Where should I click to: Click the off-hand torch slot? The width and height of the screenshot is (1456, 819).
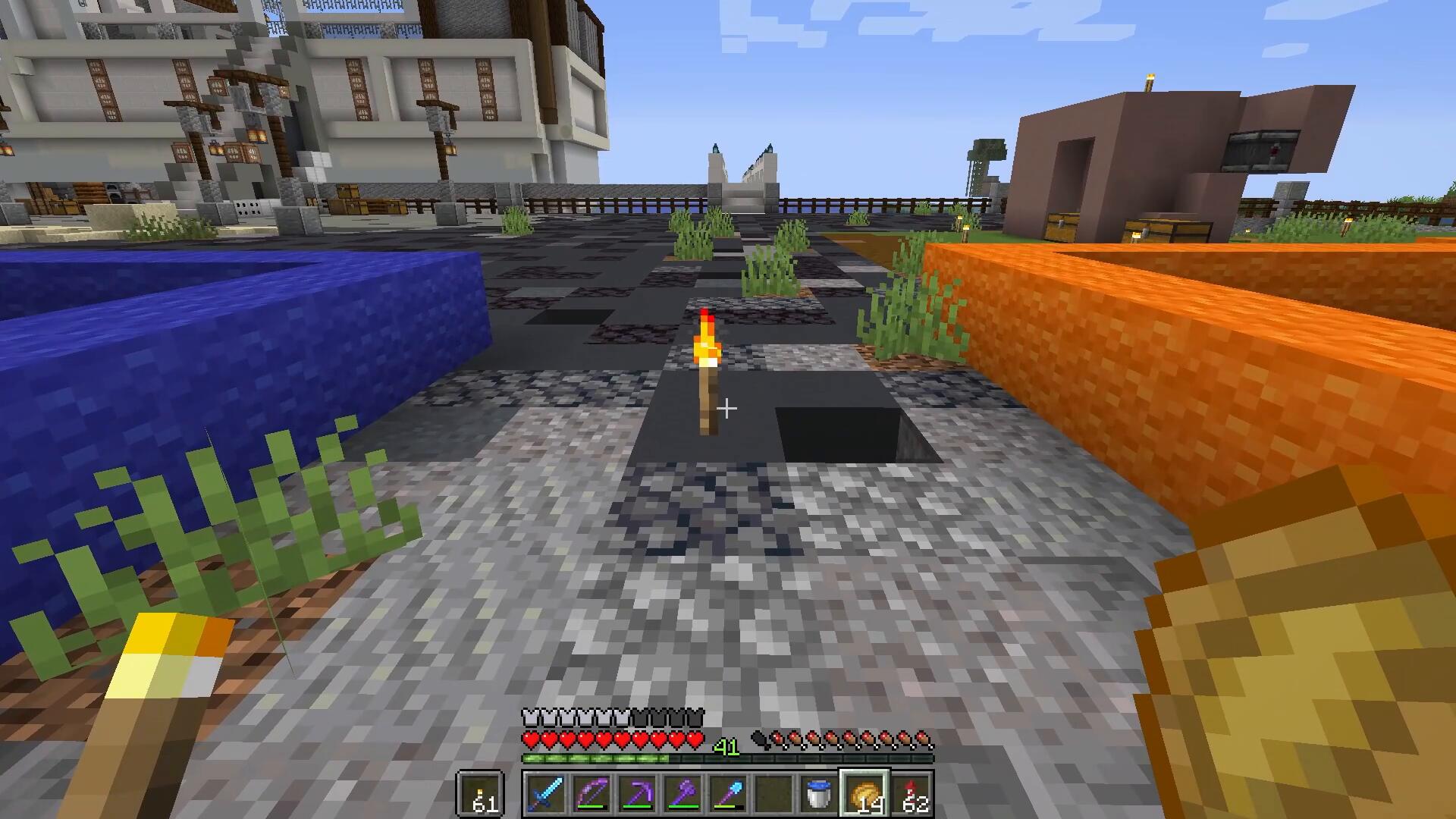click(x=480, y=794)
